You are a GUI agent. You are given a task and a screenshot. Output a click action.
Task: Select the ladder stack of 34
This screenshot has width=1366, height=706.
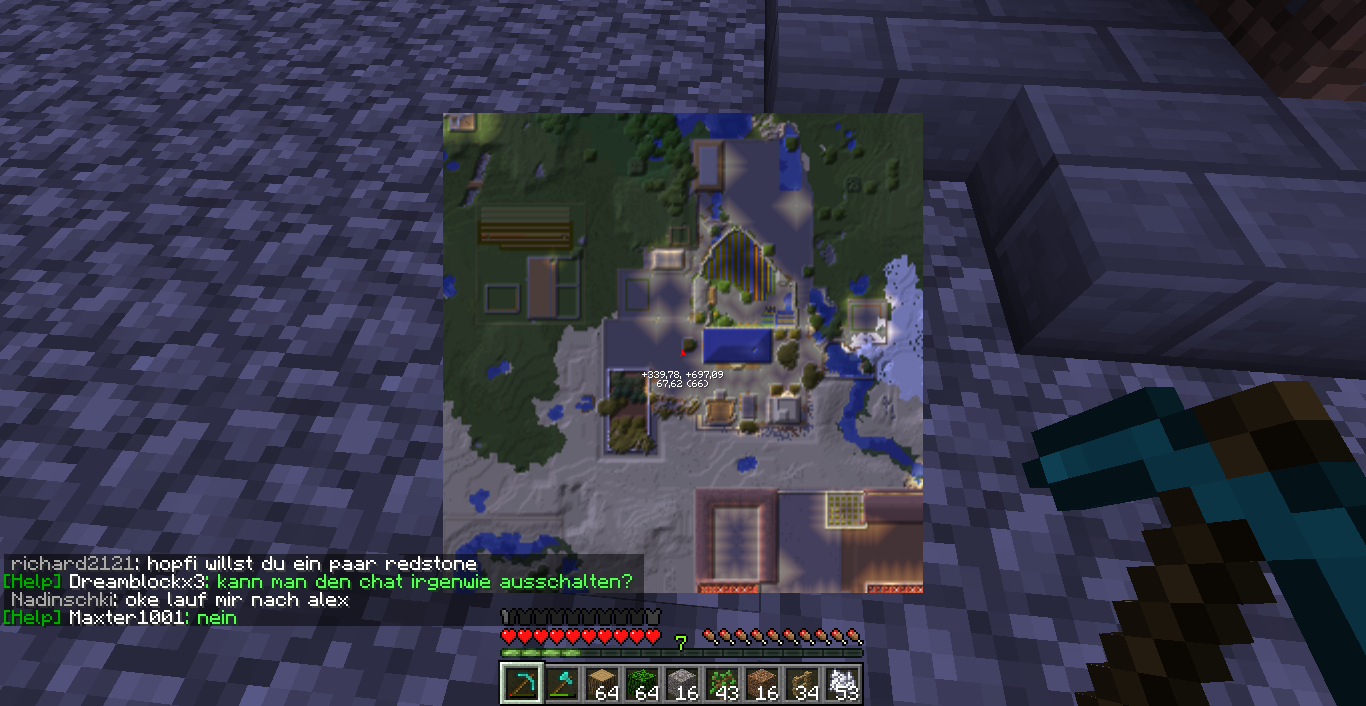[801, 684]
